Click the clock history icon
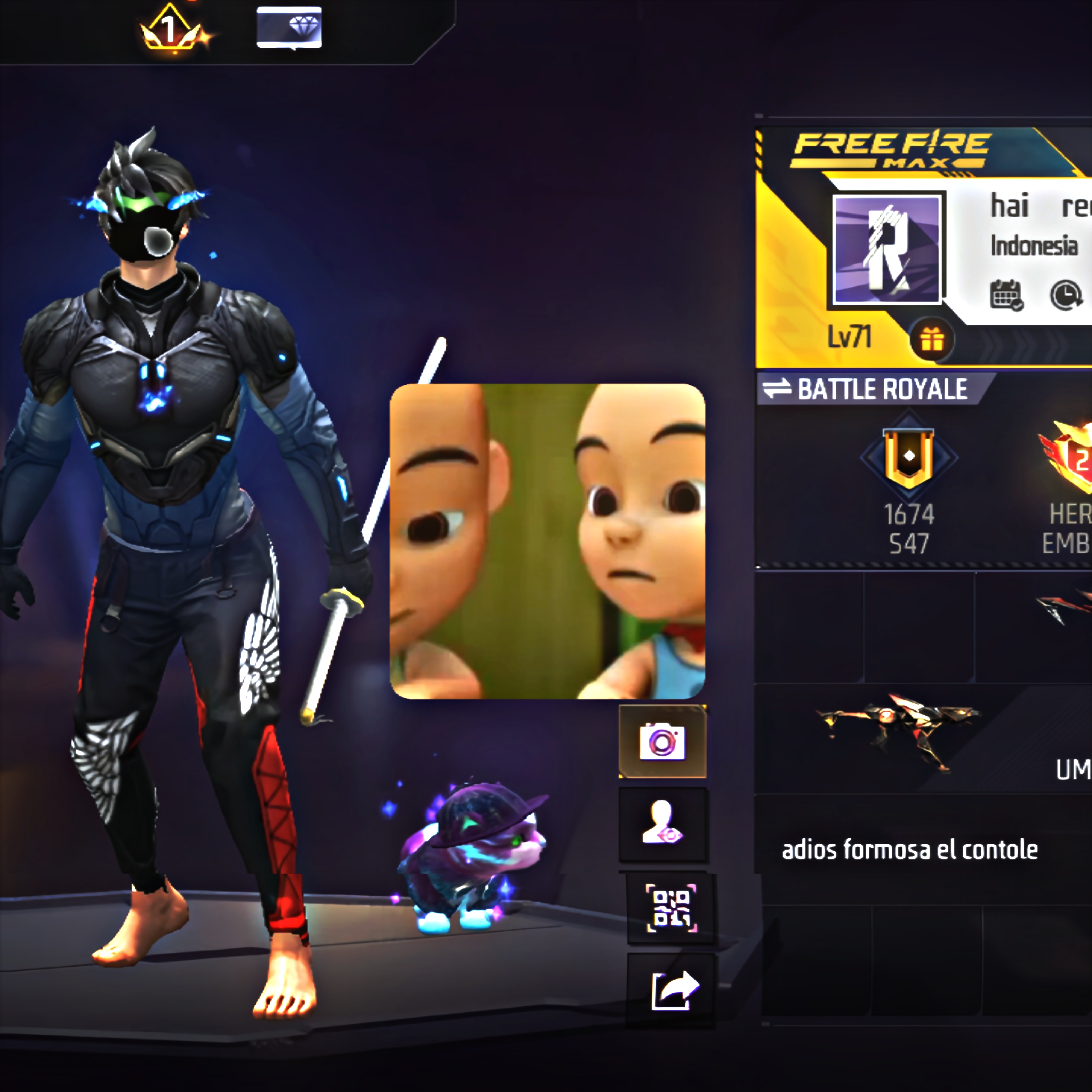 tap(1065, 295)
